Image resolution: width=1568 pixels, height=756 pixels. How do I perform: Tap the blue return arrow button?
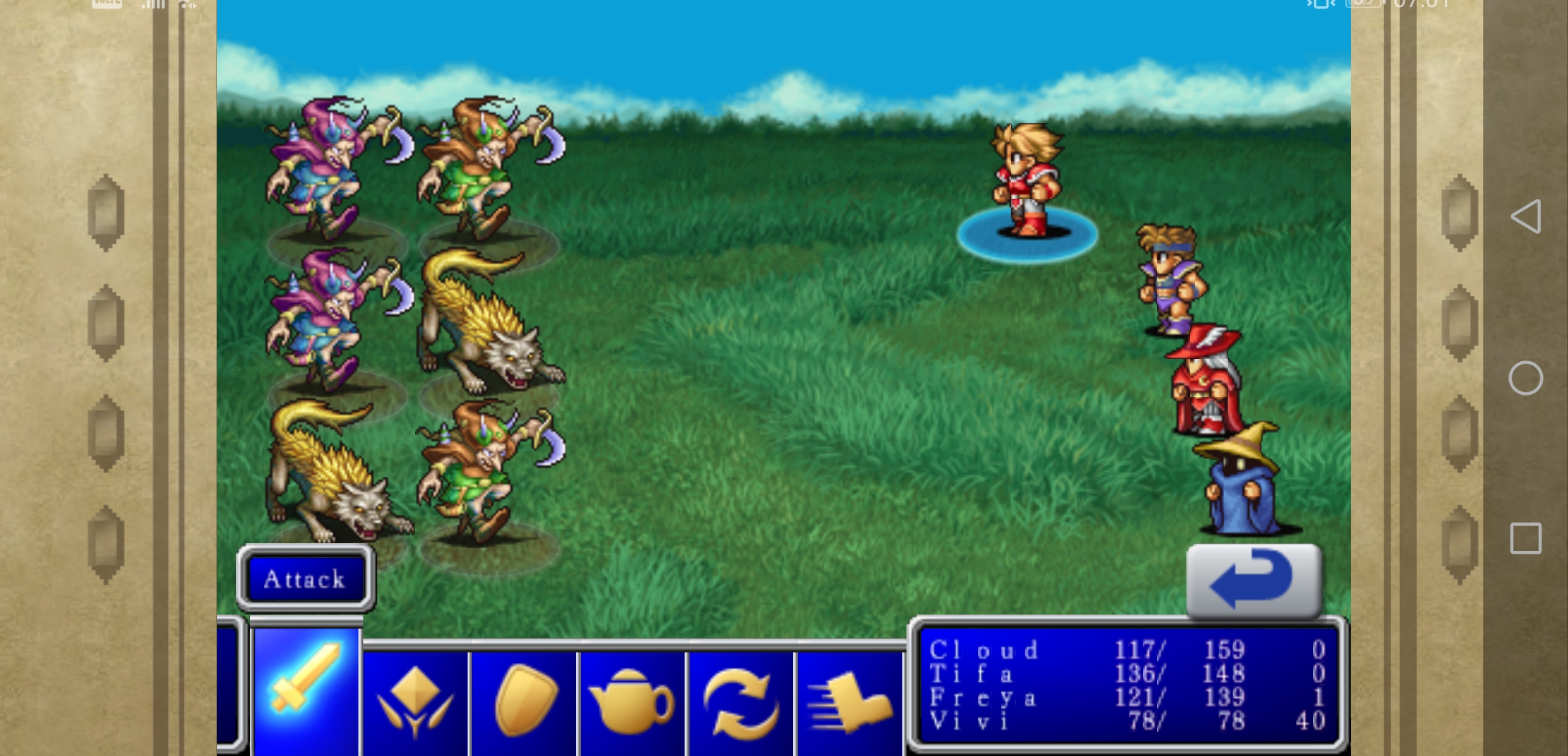tap(1253, 581)
